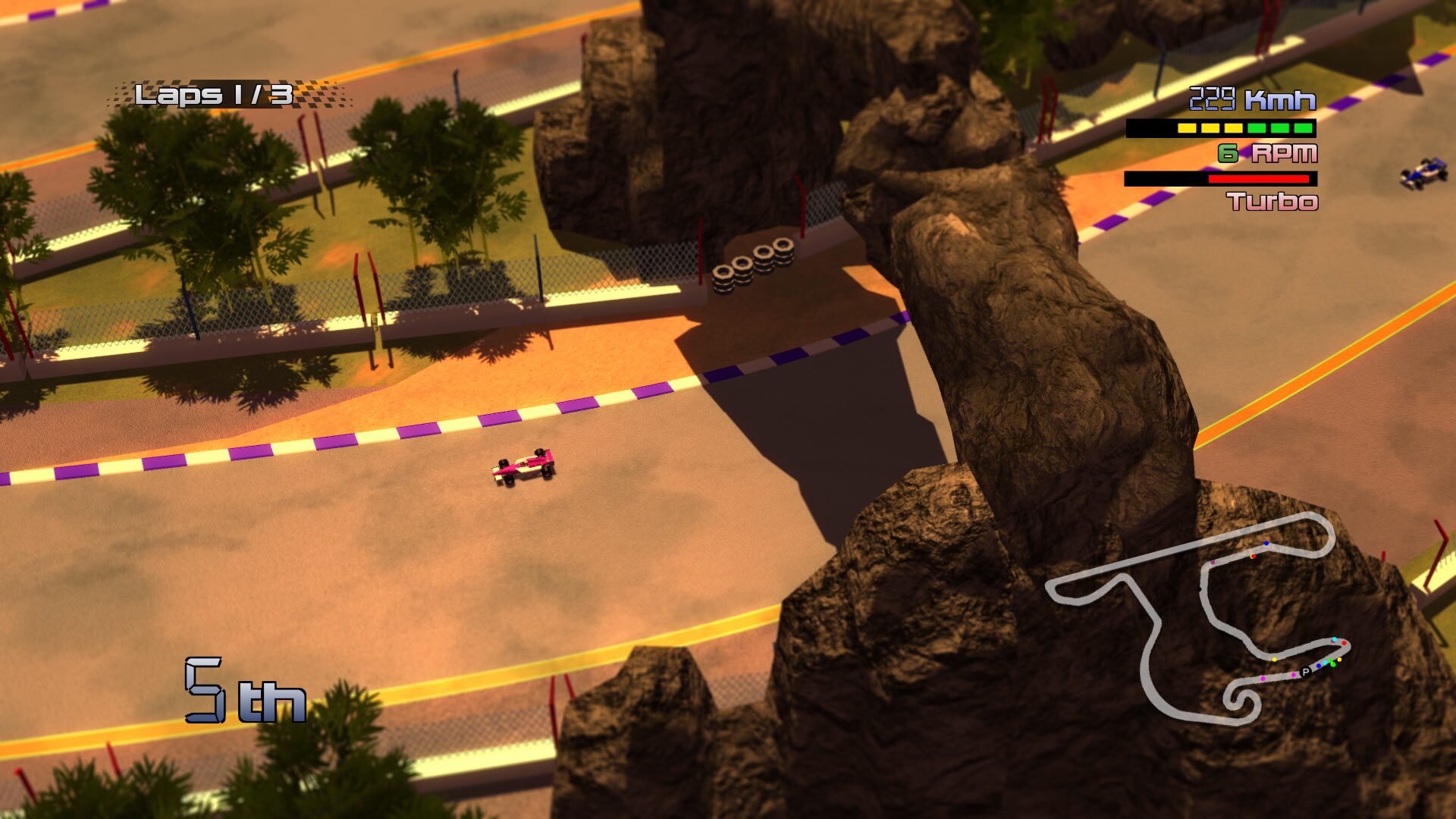Click the Laps 1/3 counter

pyautogui.click(x=212, y=93)
